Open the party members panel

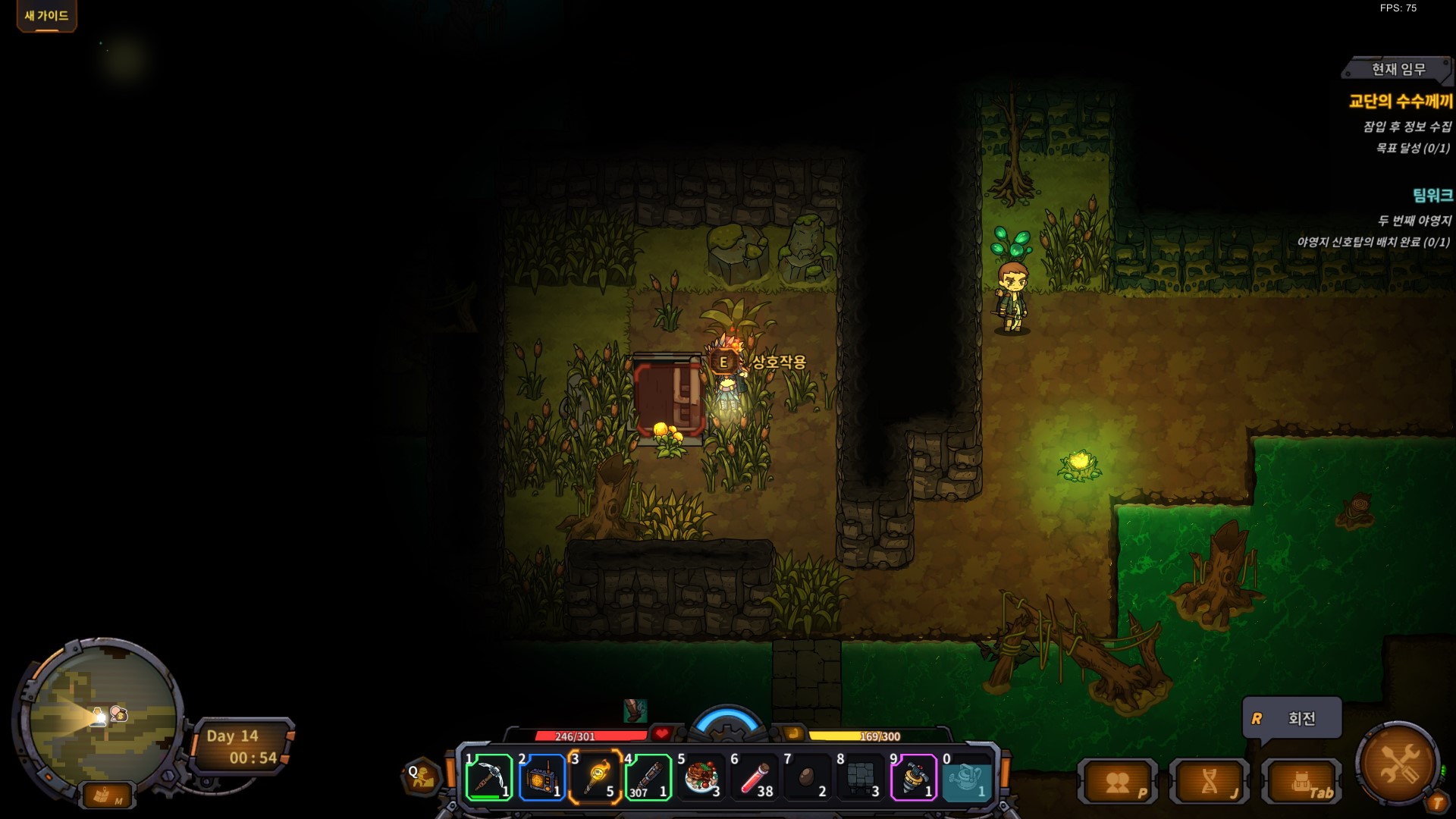(1118, 783)
